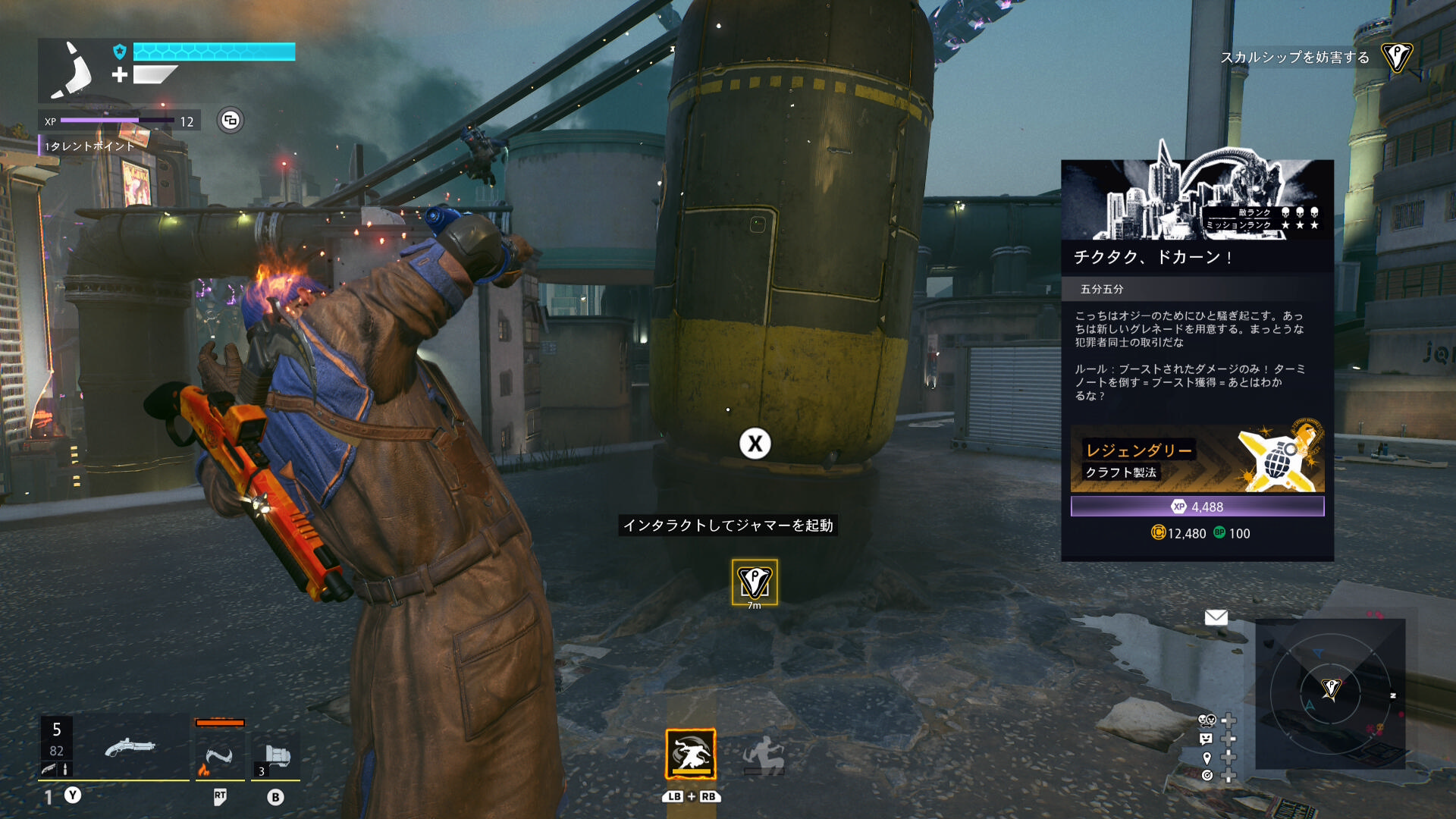The width and height of the screenshot is (1456, 819).
Task: Click the squad icon beside XP bar
Action: point(231,120)
